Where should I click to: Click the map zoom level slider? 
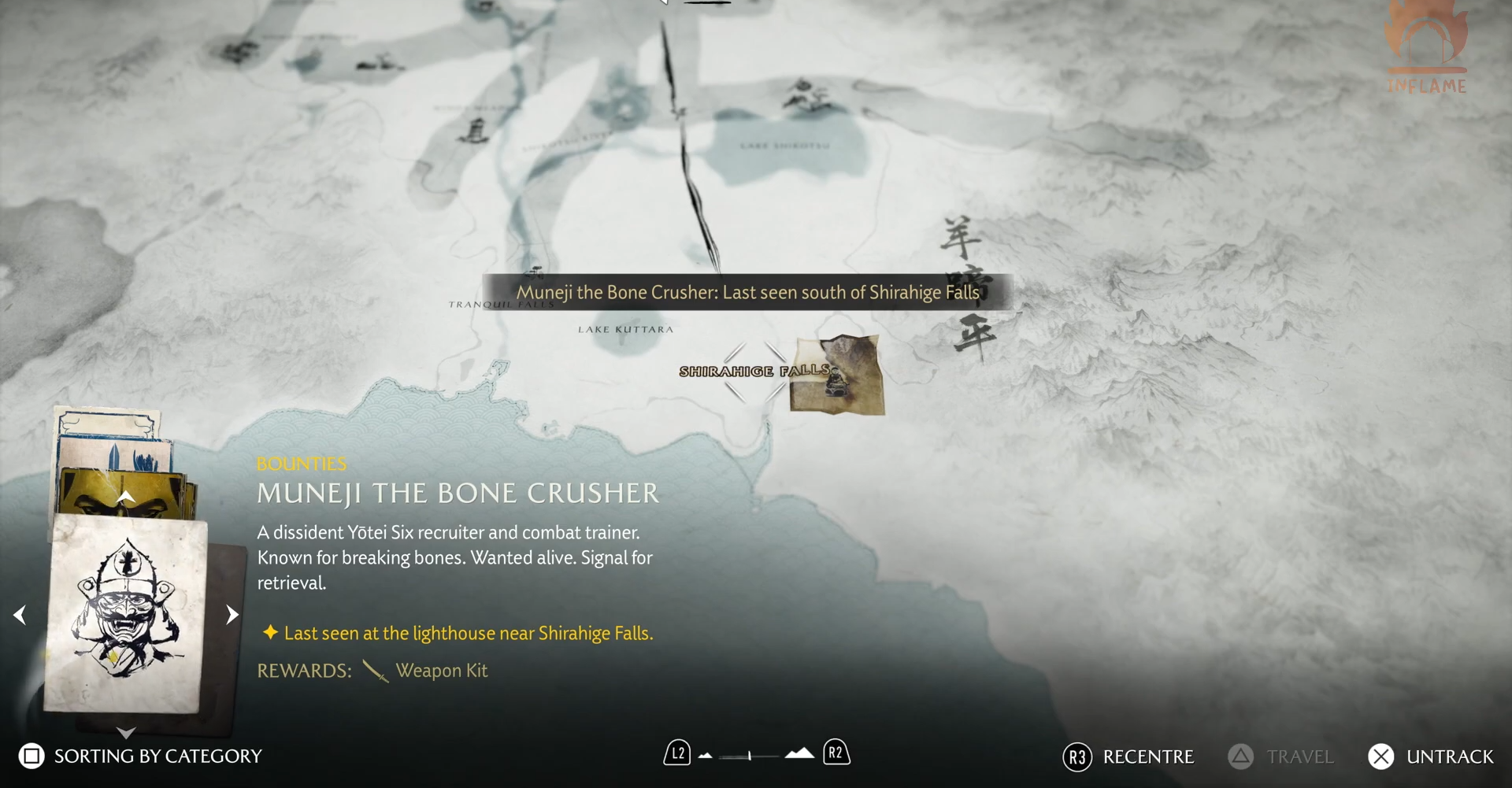coord(749,756)
